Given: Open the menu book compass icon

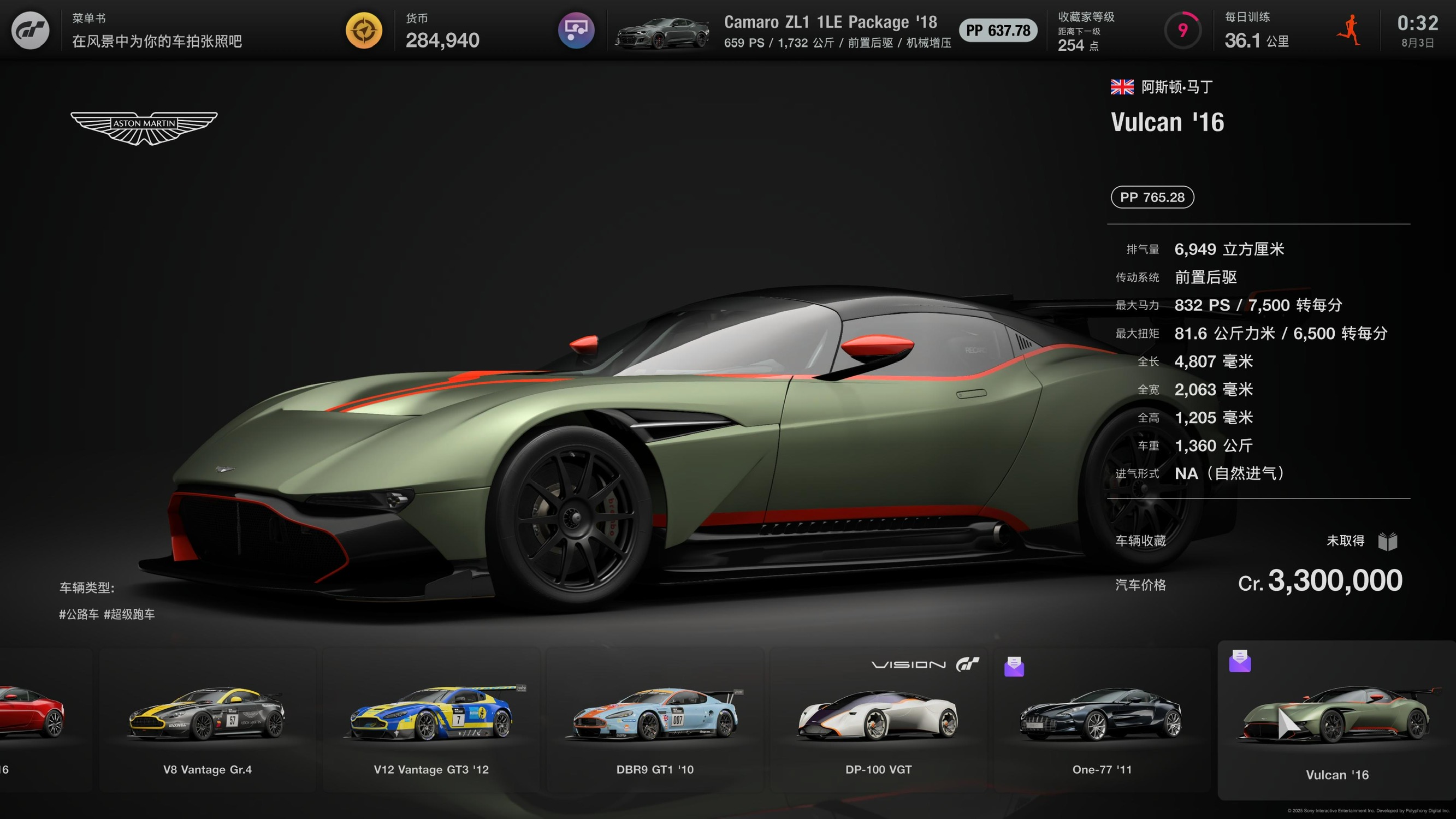Looking at the screenshot, I should point(364,31).
